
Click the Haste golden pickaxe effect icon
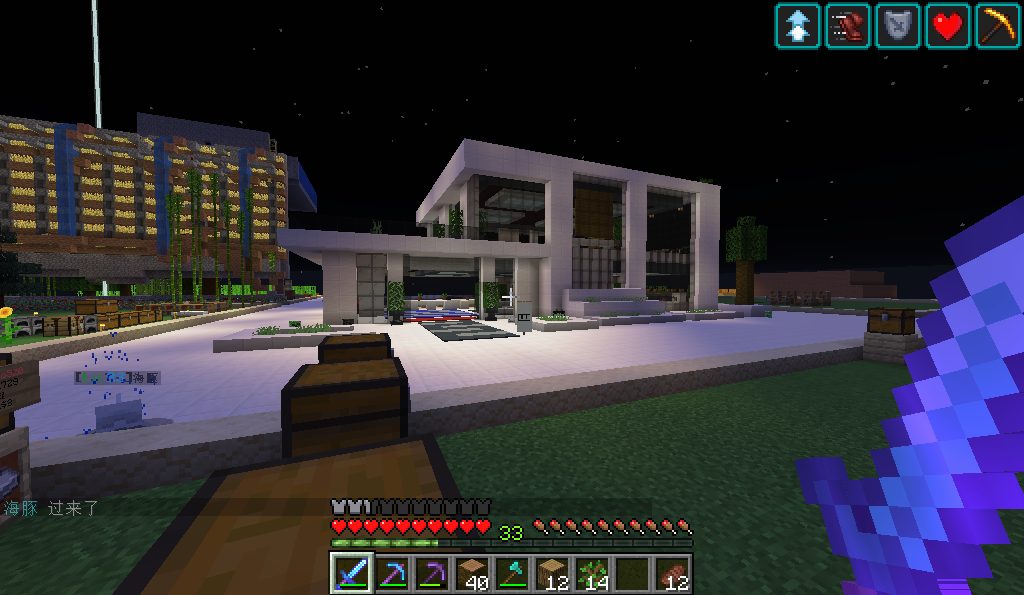pyautogui.click(x=997, y=26)
